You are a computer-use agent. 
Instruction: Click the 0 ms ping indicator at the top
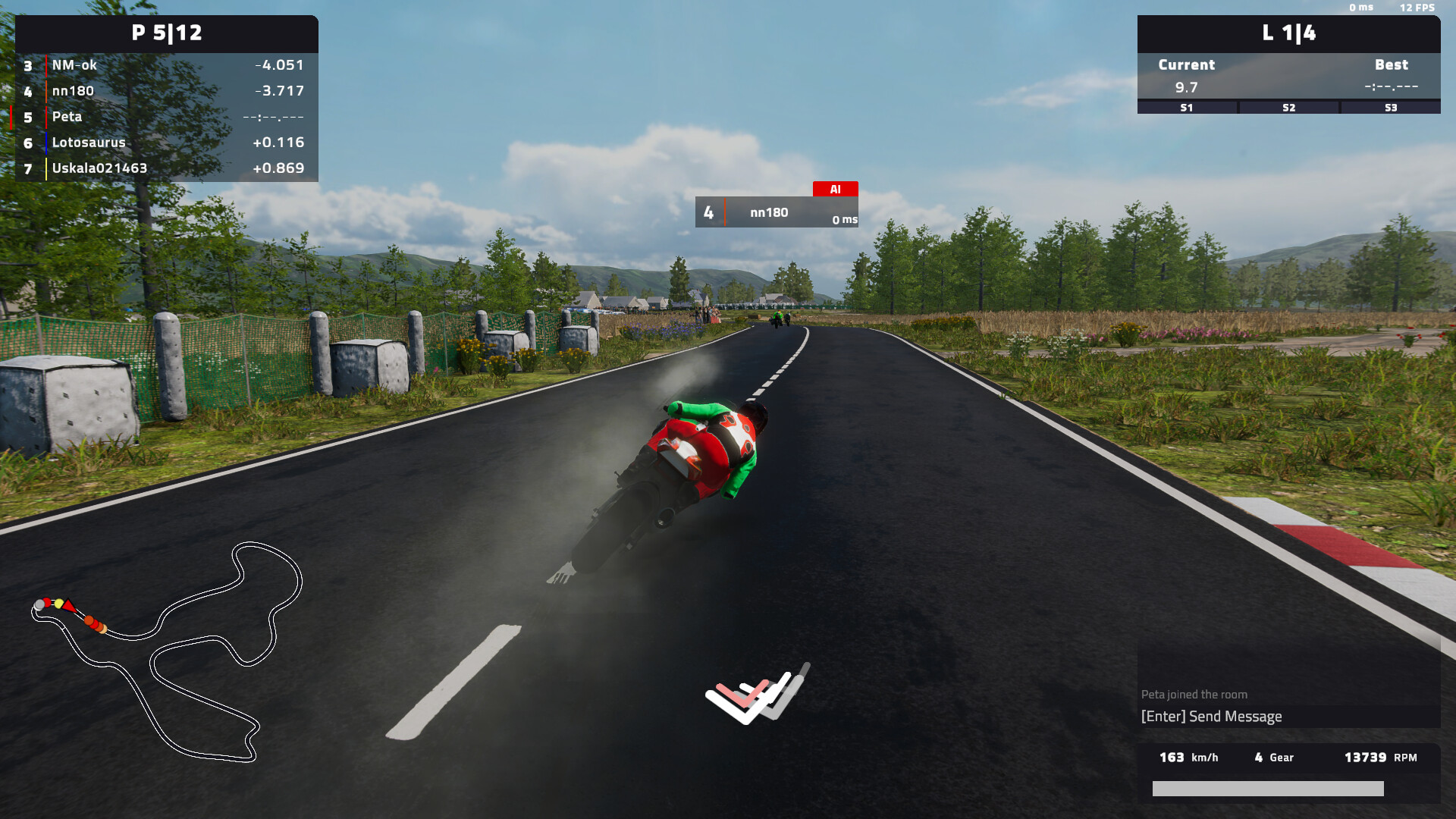pyautogui.click(x=1362, y=8)
